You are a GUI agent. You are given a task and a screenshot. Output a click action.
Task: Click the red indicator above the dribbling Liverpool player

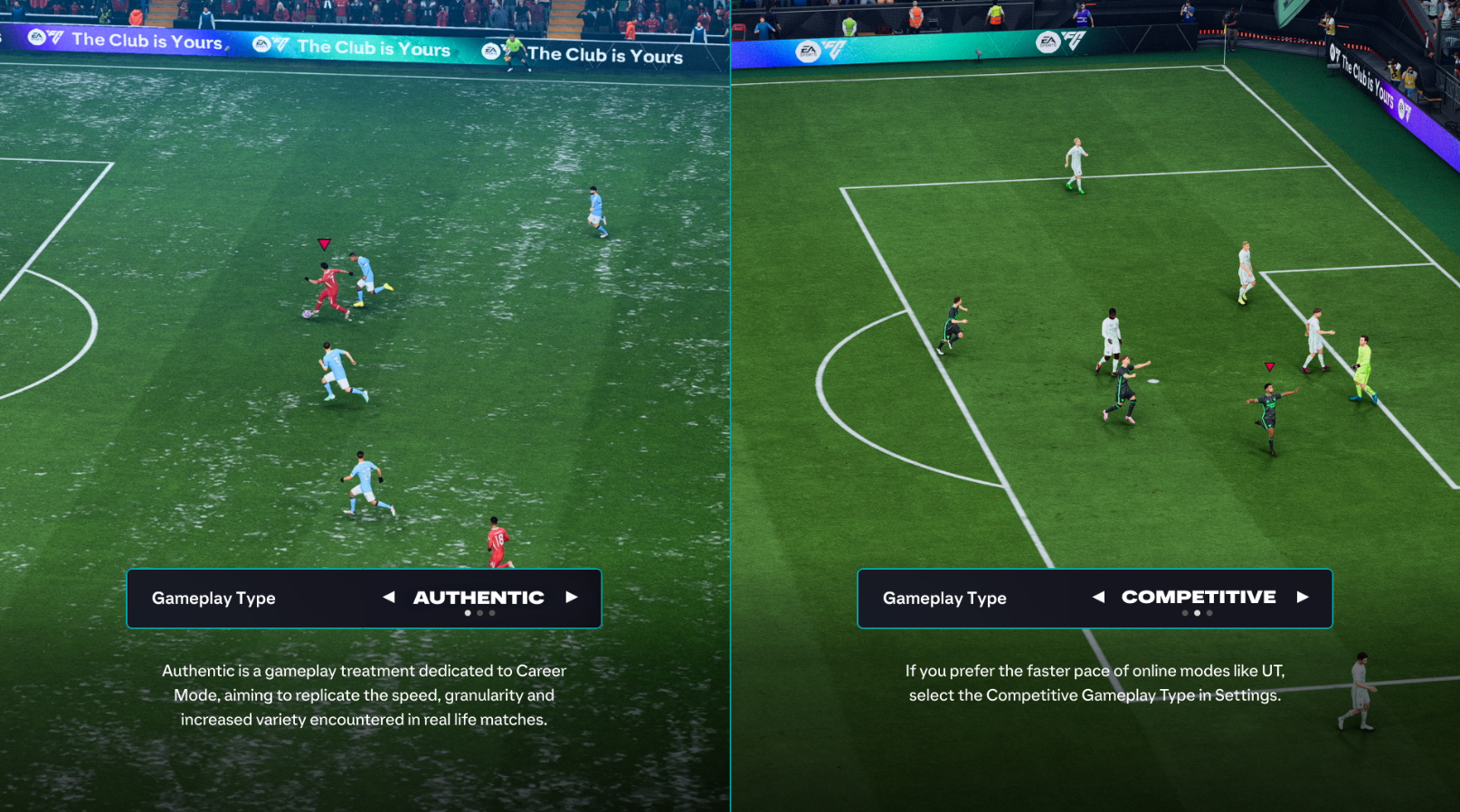(x=323, y=242)
